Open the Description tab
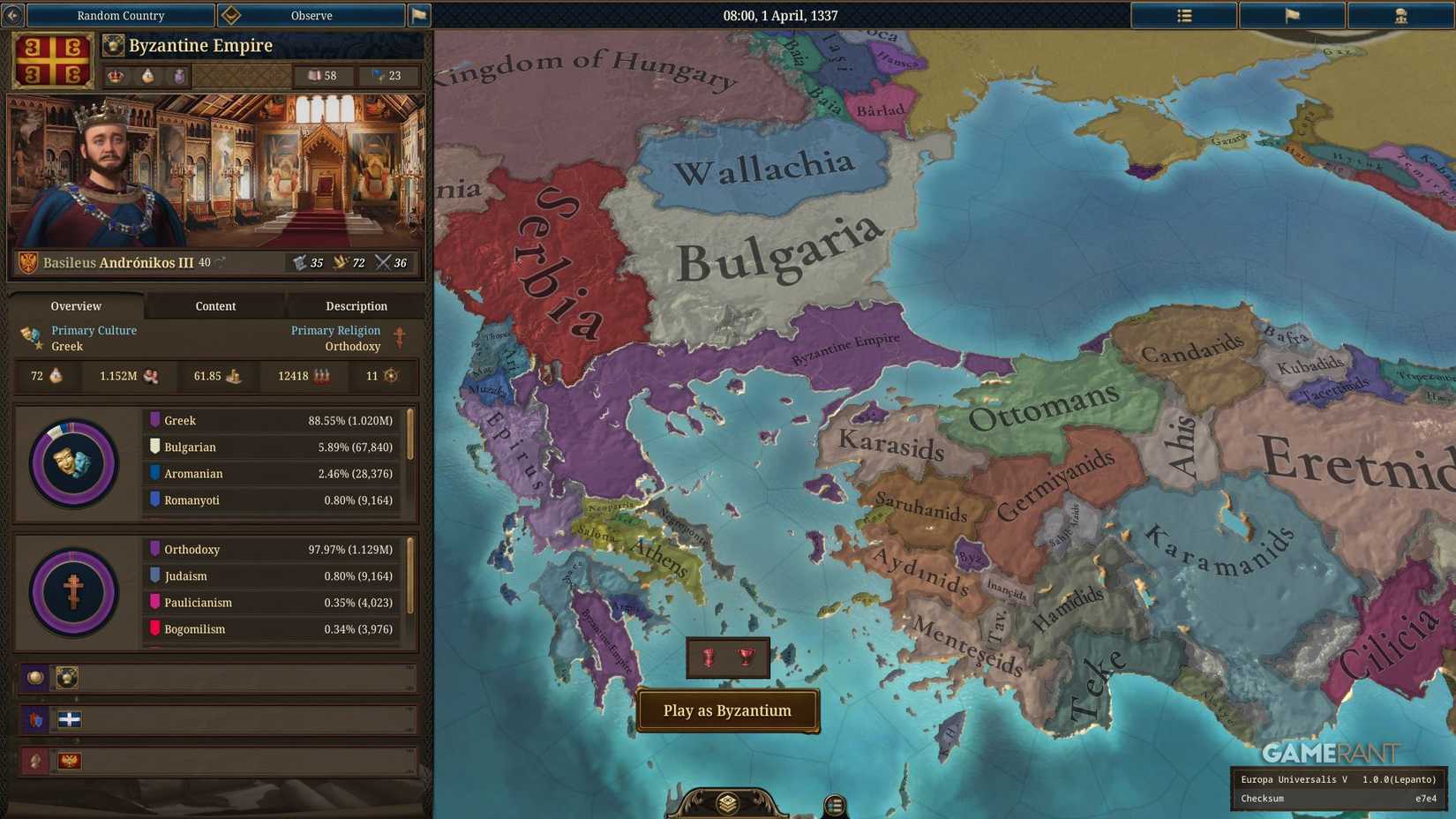The width and height of the screenshot is (1456, 819). tap(356, 306)
